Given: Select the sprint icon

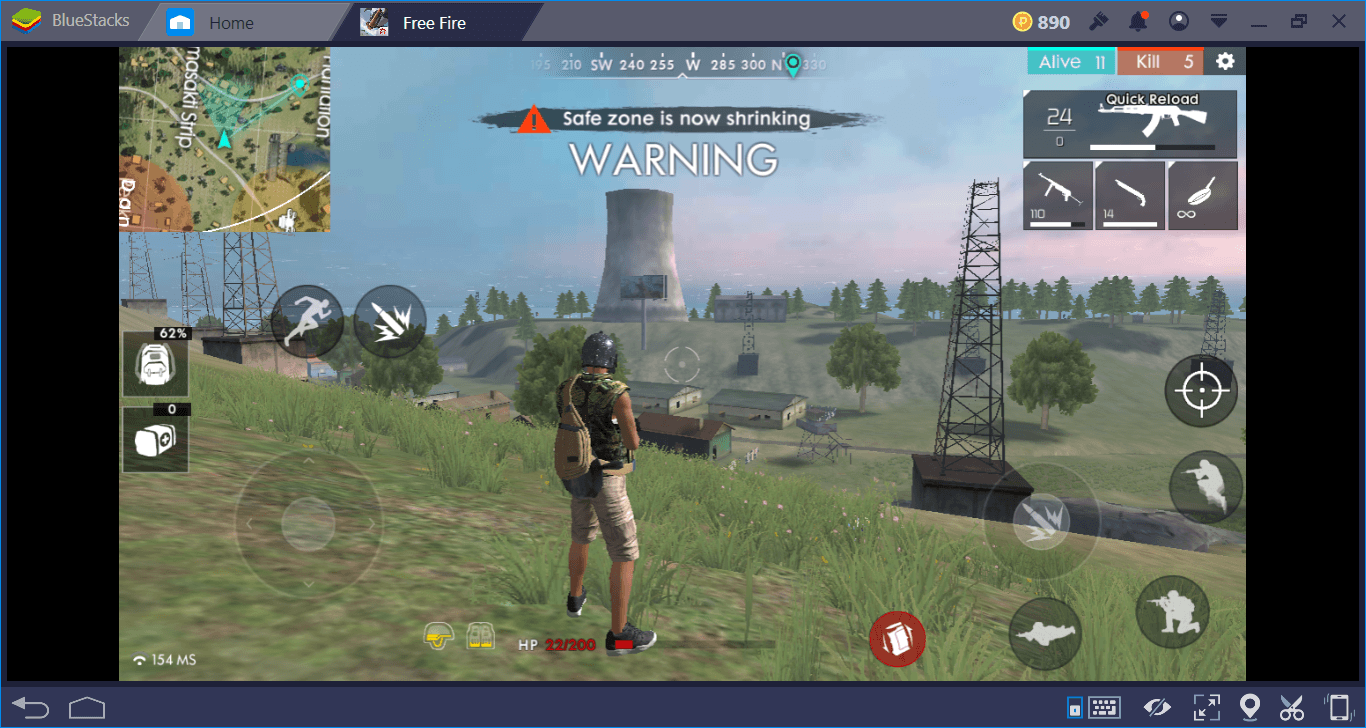Looking at the screenshot, I should (x=307, y=320).
